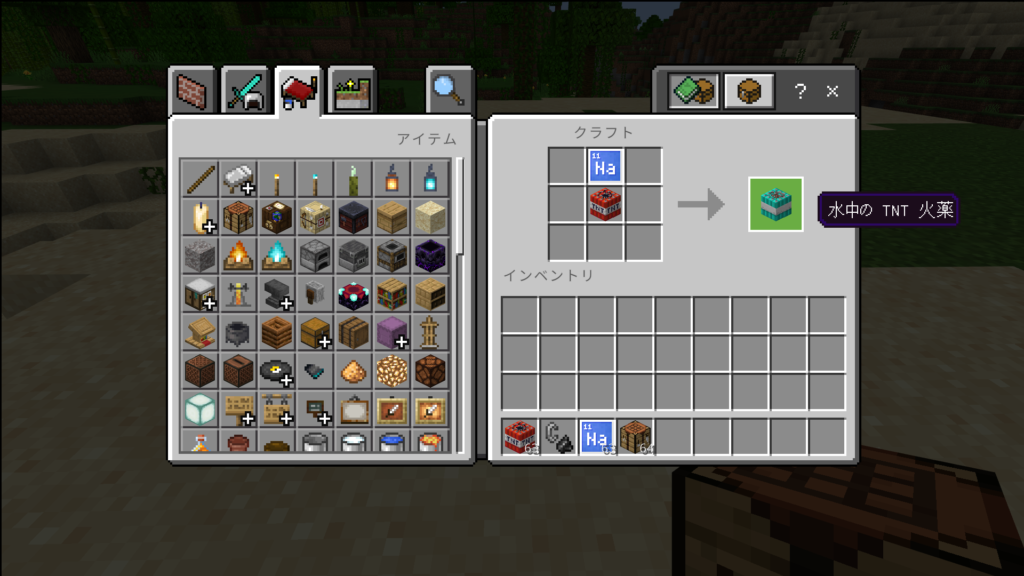Switch to the Equipment tab with sword
This screenshot has width=1024, height=576.
tap(245, 92)
